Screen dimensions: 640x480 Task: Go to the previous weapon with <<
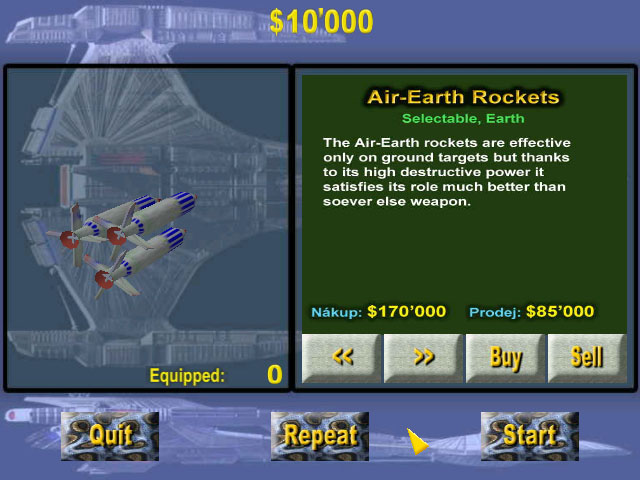341,358
